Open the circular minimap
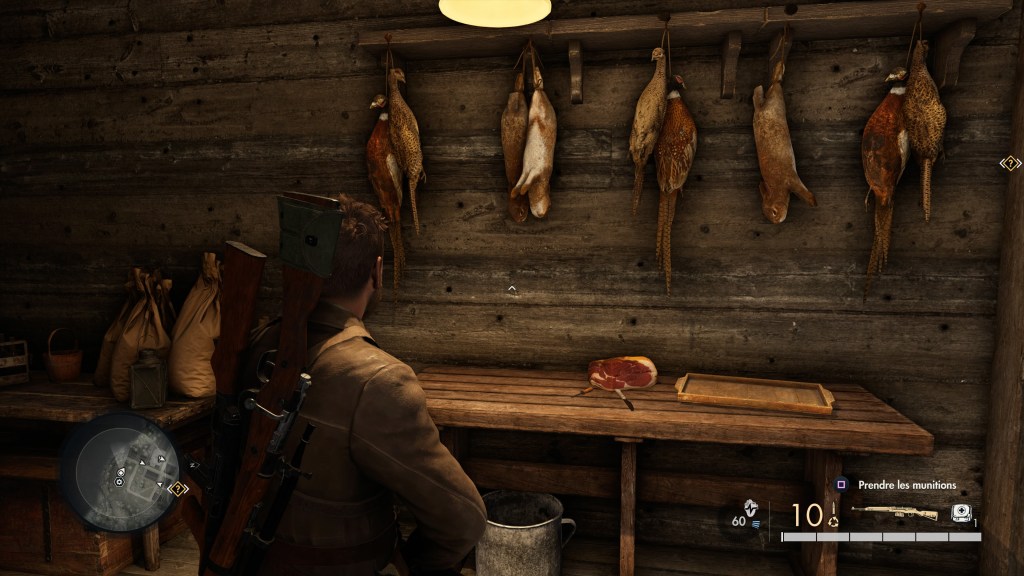Image resolution: width=1024 pixels, height=576 pixels. pyautogui.click(x=119, y=472)
